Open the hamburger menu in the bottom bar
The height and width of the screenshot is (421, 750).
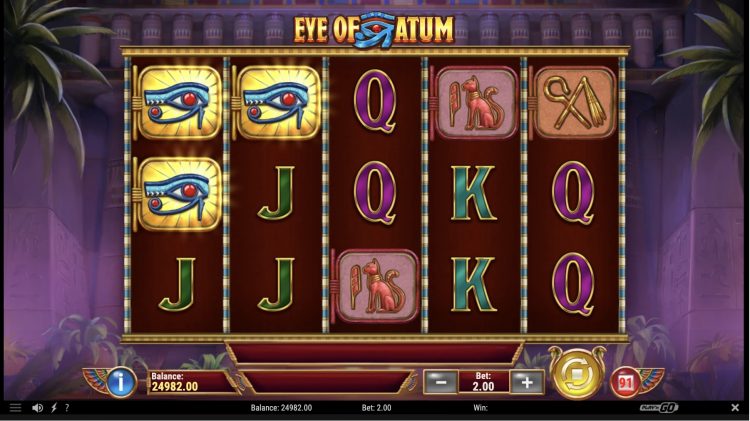pyautogui.click(x=15, y=408)
